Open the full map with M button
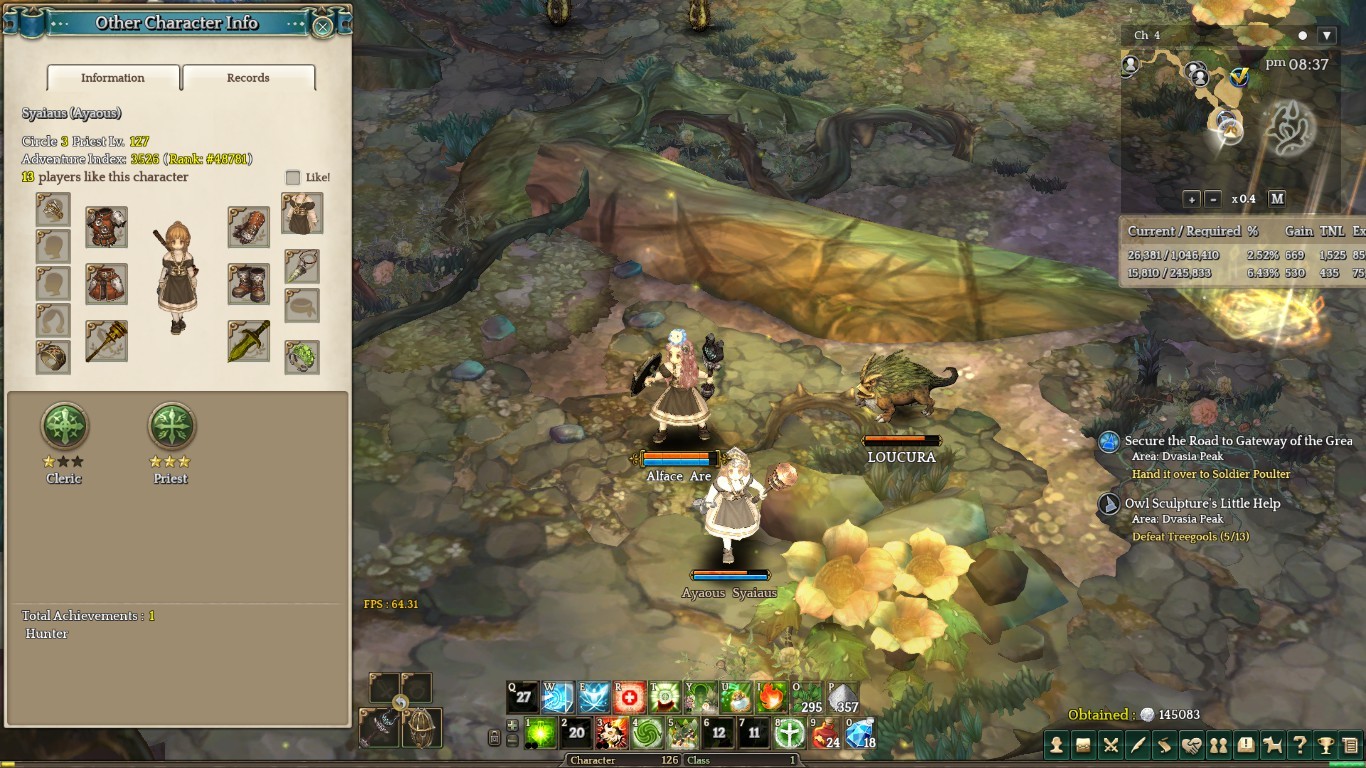 [1277, 199]
